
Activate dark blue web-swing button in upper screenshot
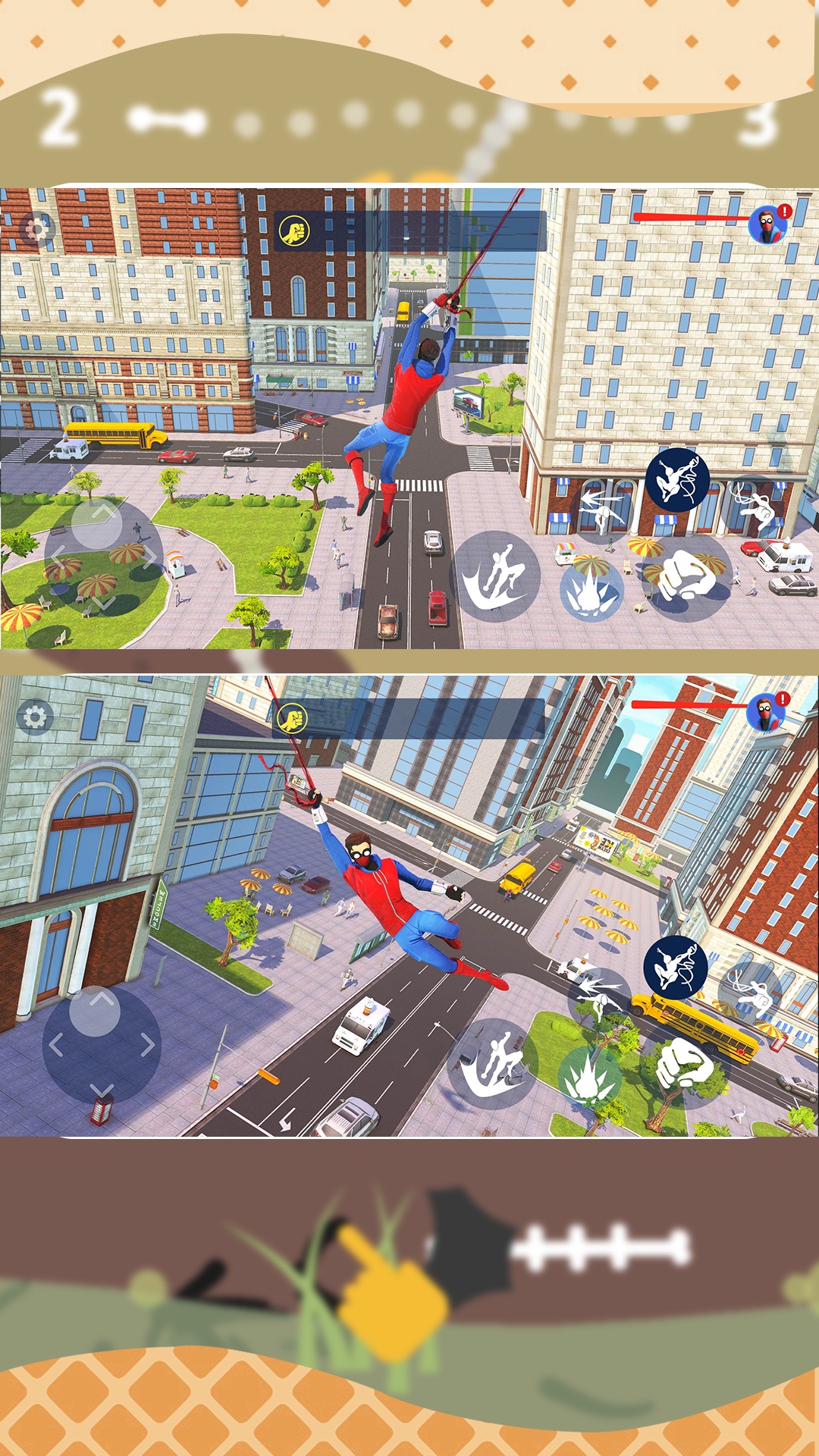pyautogui.click(x=677, y=480)
